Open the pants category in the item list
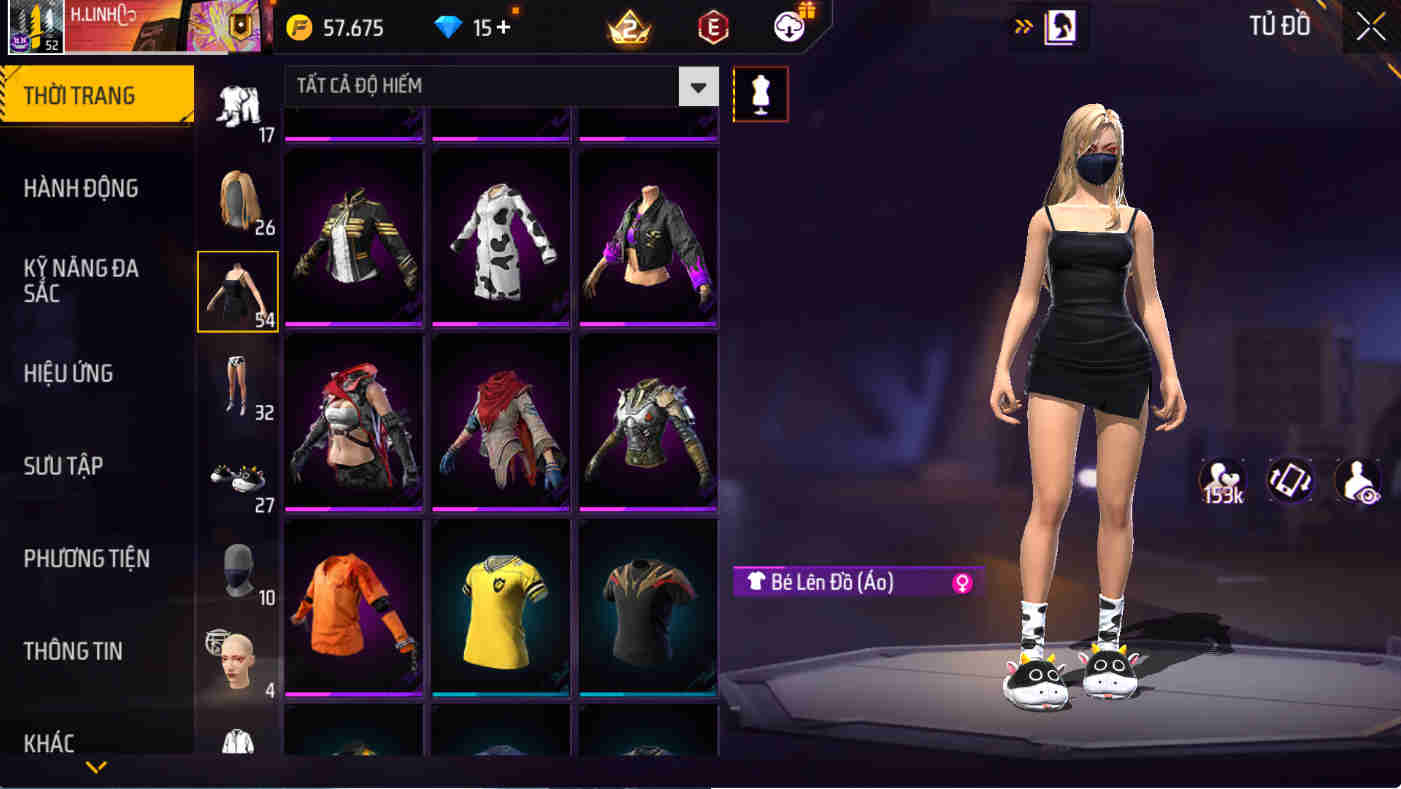This screenshot has height=789, width=1401. 238,390
